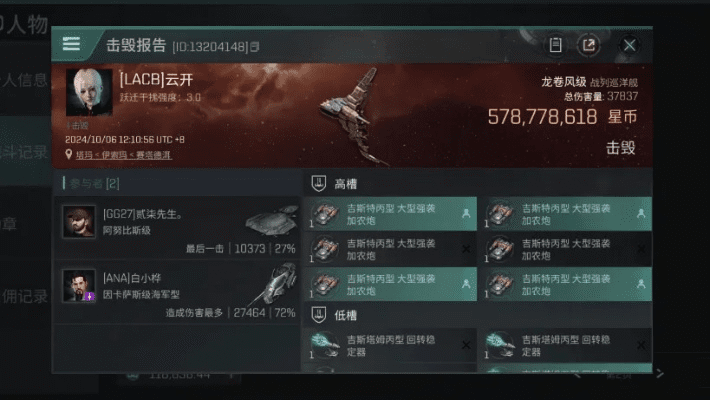Tap the clipboard icon in the report header
Viewport: 710px width, 400px height.
[556, 45]
